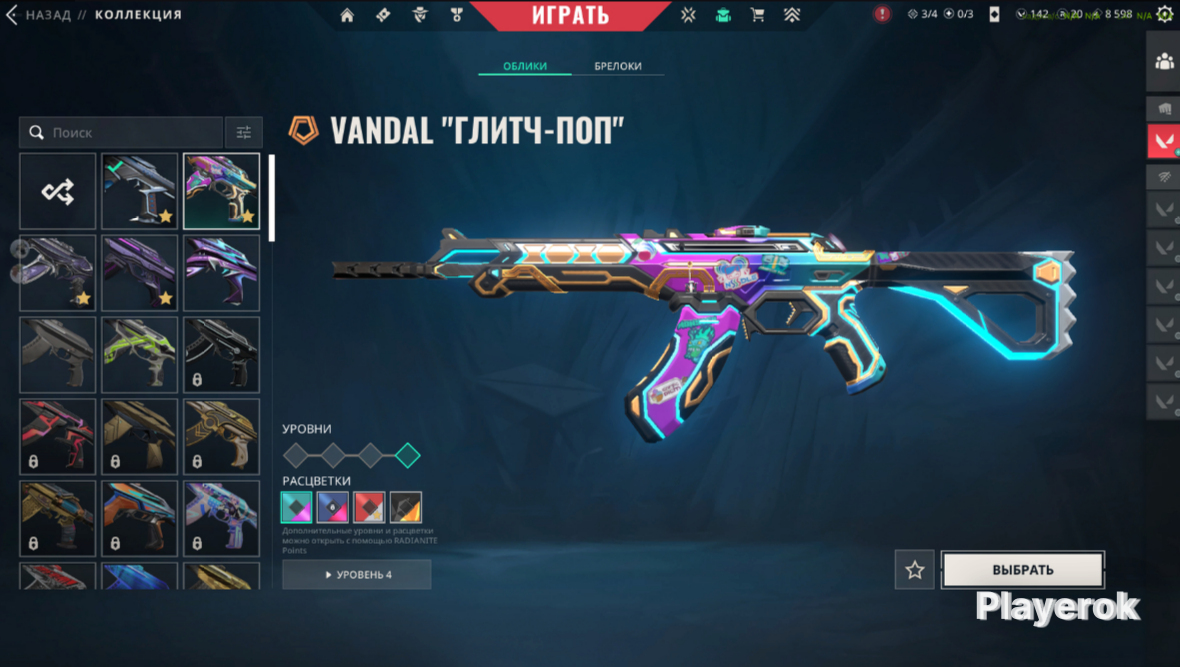1180x667 pixels.
Task: Start a match with ИГРАТЬ
Action: click(569, 15)
